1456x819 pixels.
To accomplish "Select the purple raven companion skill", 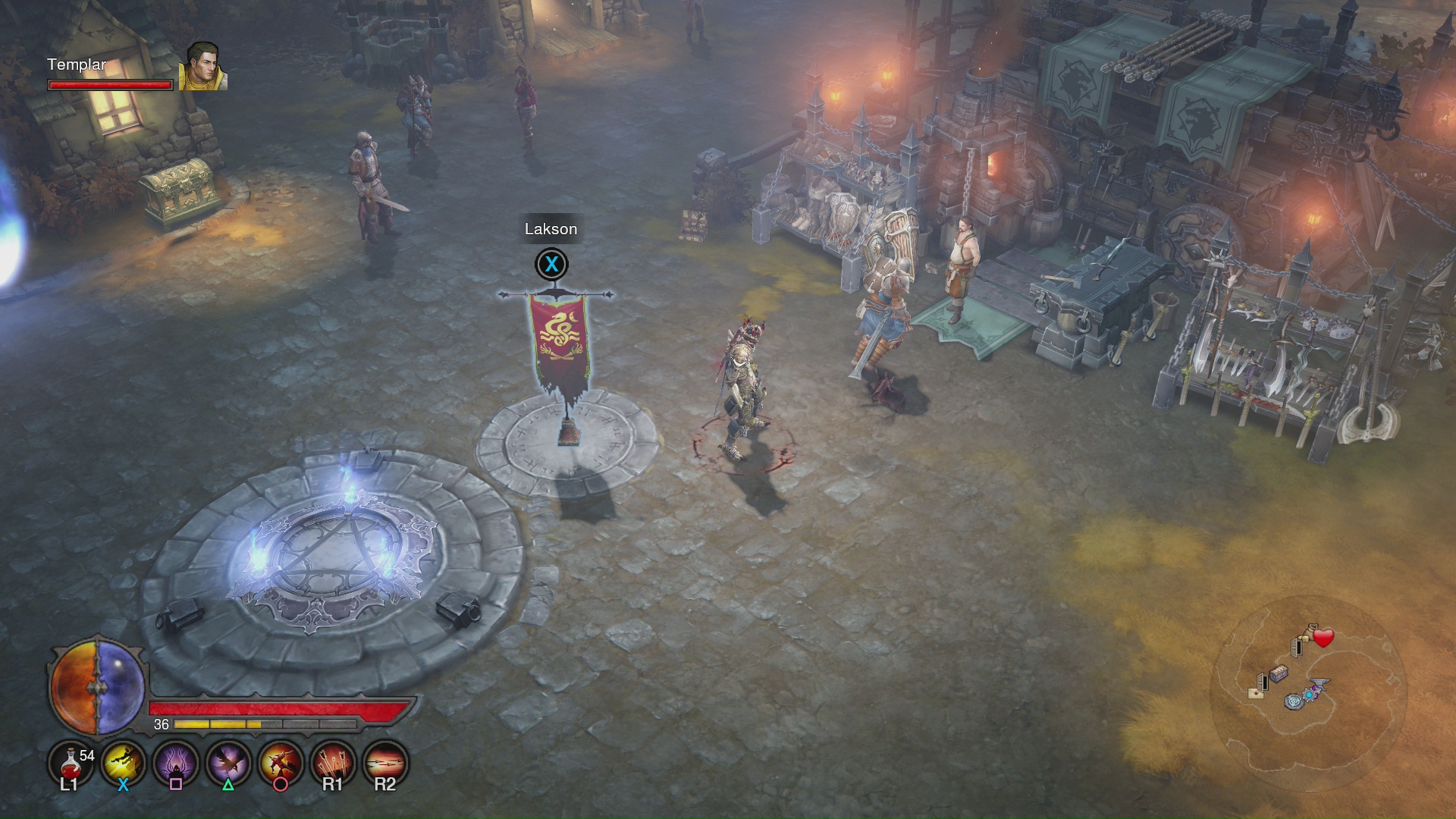I will tap(228, 763).
